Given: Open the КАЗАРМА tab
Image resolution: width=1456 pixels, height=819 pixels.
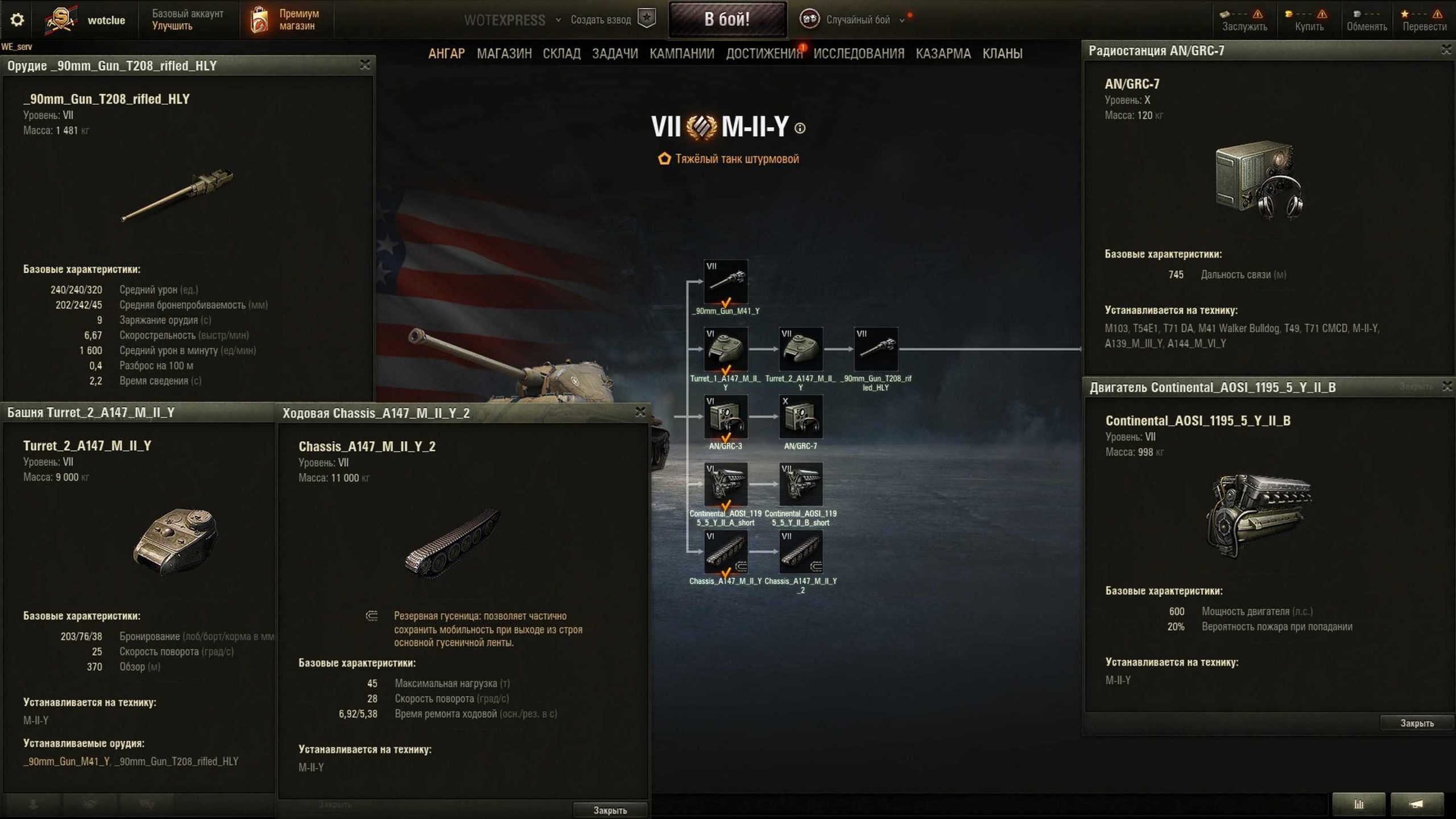Looking at the screenshot, I should [x=943, y=53].
